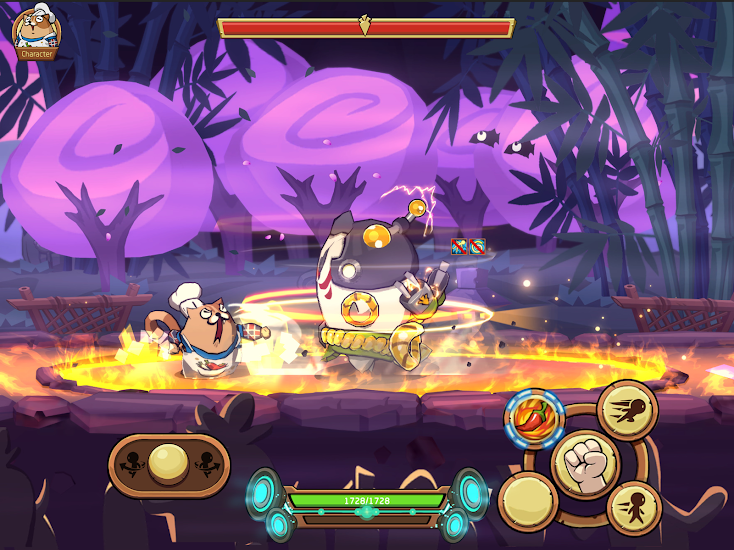Use the fist punch attack button
The height and width of the screenshot is (550, 734).
585,463
